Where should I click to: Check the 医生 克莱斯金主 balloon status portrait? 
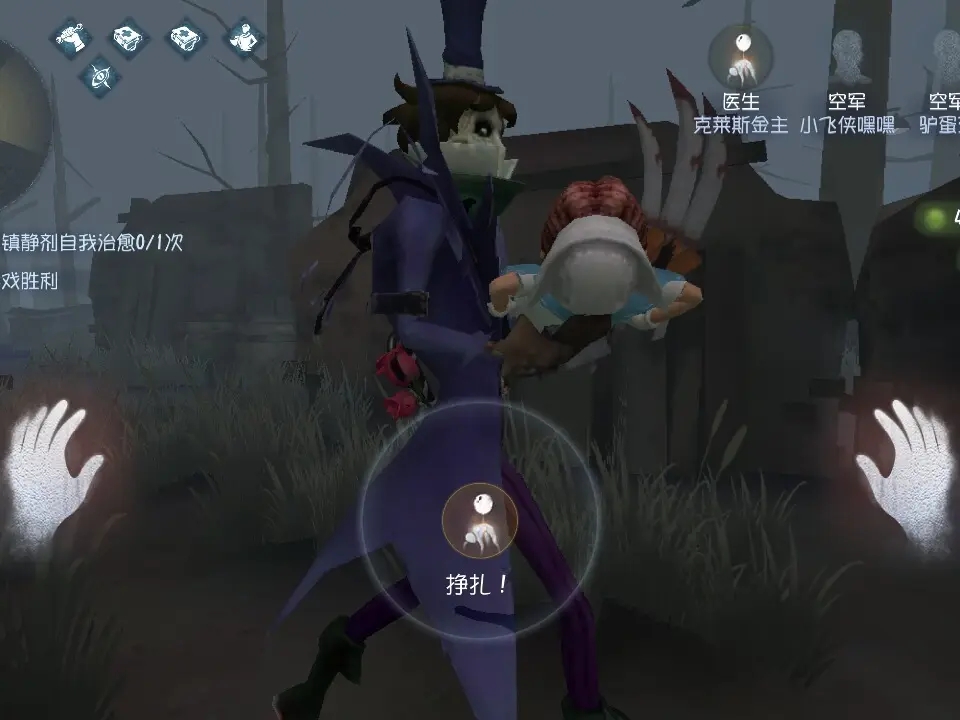click(x=741, y=54)
